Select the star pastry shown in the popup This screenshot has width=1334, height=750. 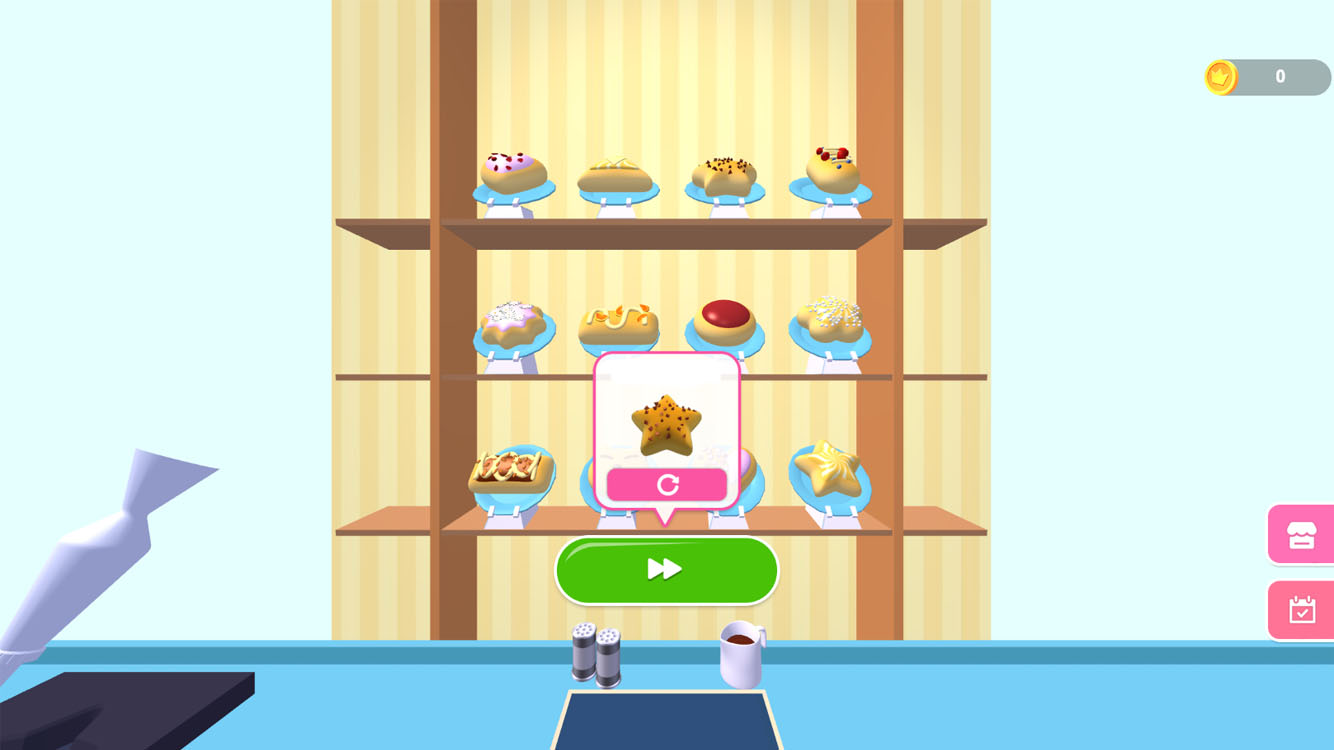[665, 425]
